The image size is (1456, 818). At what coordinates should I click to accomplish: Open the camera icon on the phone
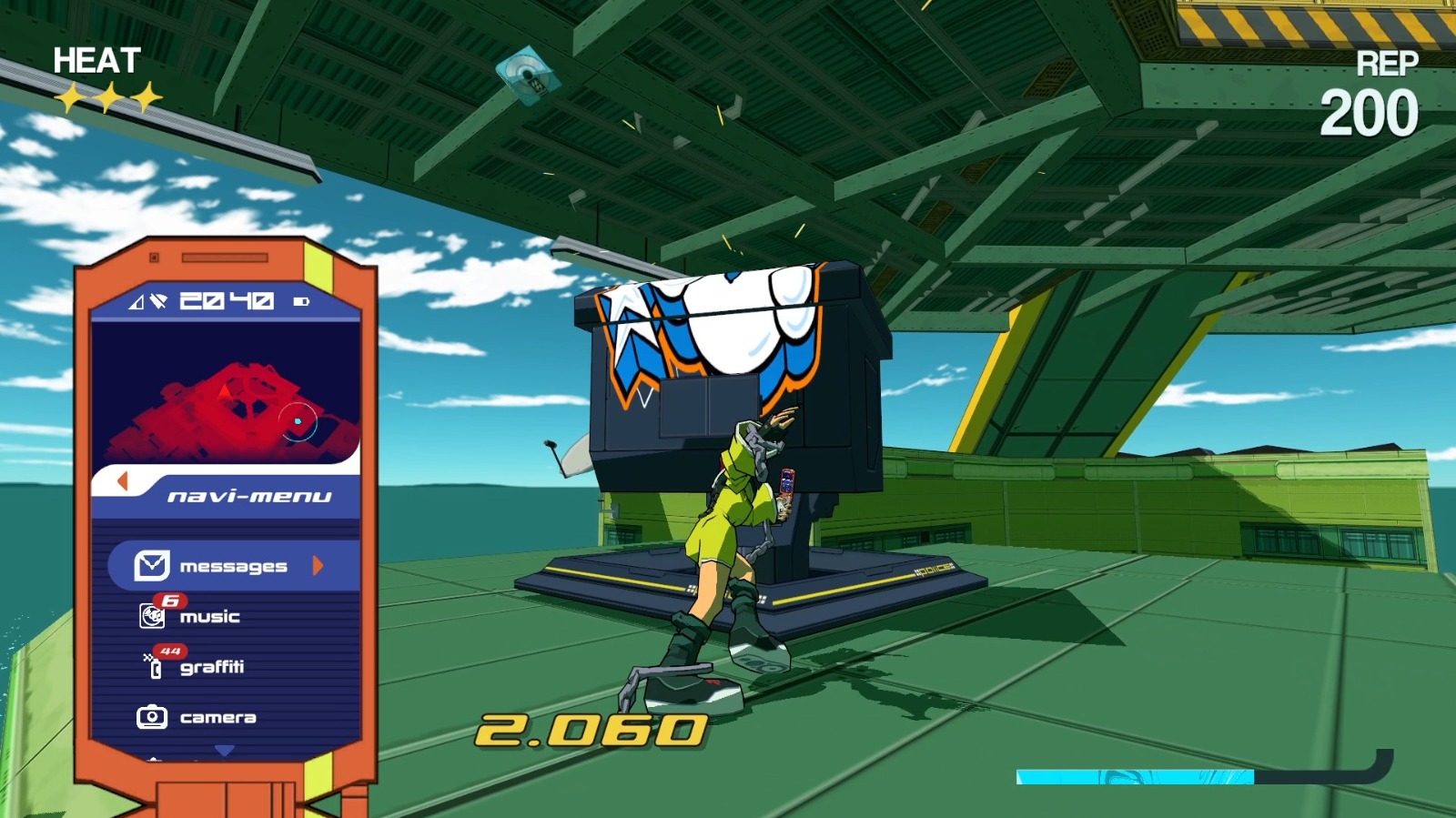[x=152, y=717]
